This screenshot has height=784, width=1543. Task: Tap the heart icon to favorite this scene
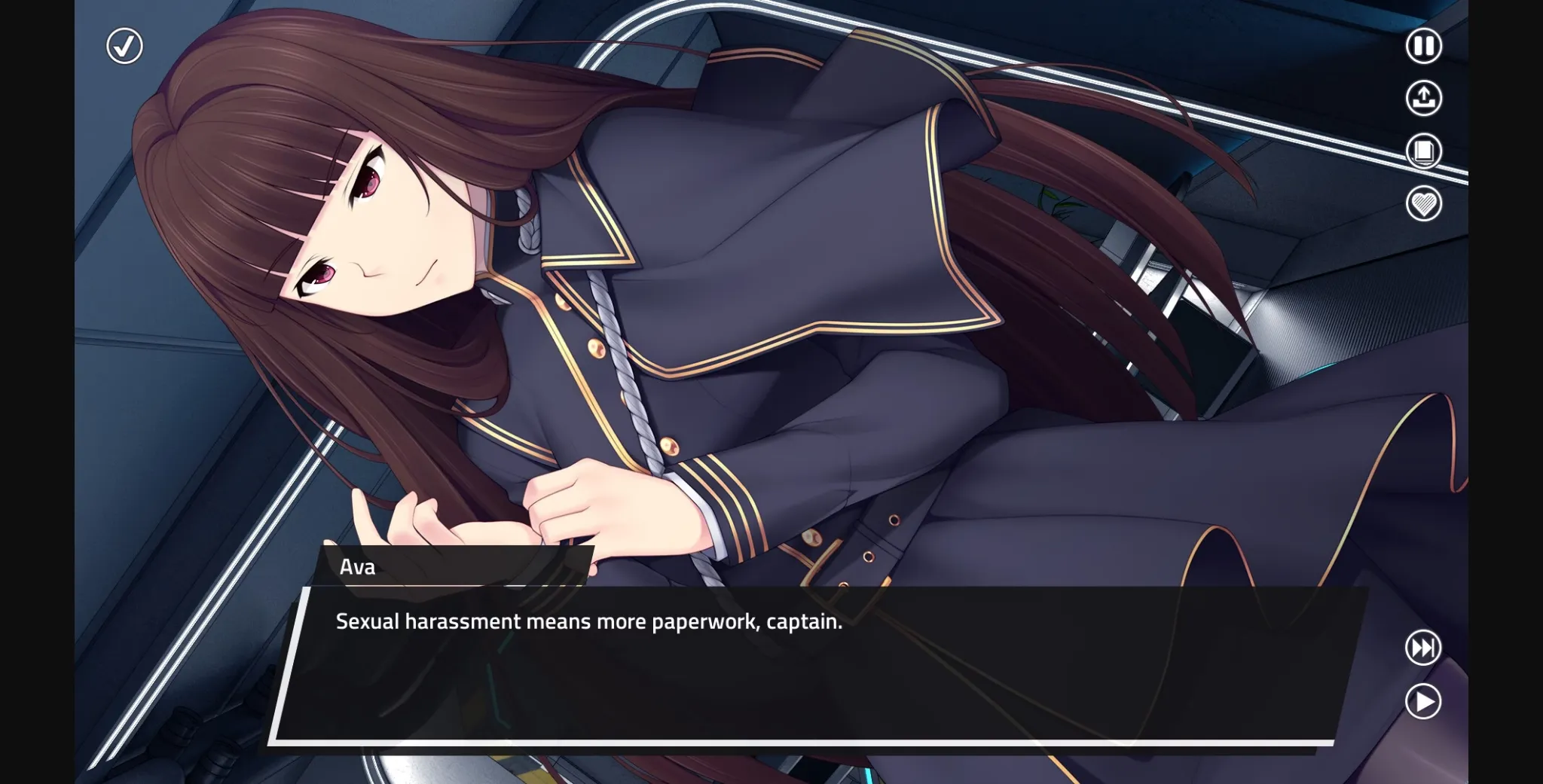point(1422,205)
